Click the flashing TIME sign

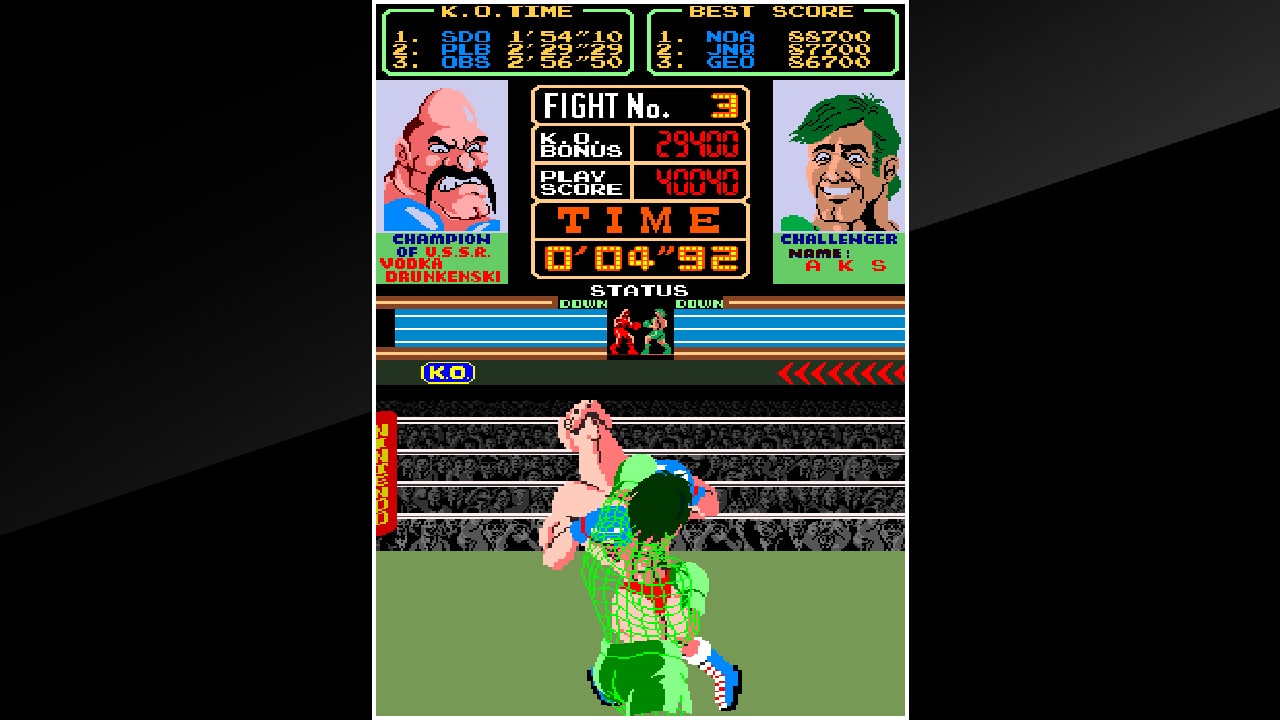640,218
